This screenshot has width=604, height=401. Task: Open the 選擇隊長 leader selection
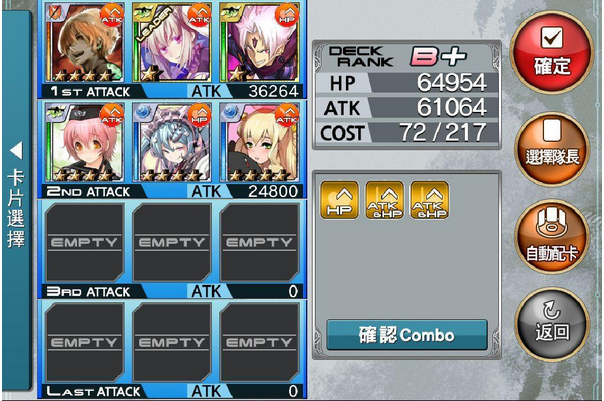pos(552,145)
